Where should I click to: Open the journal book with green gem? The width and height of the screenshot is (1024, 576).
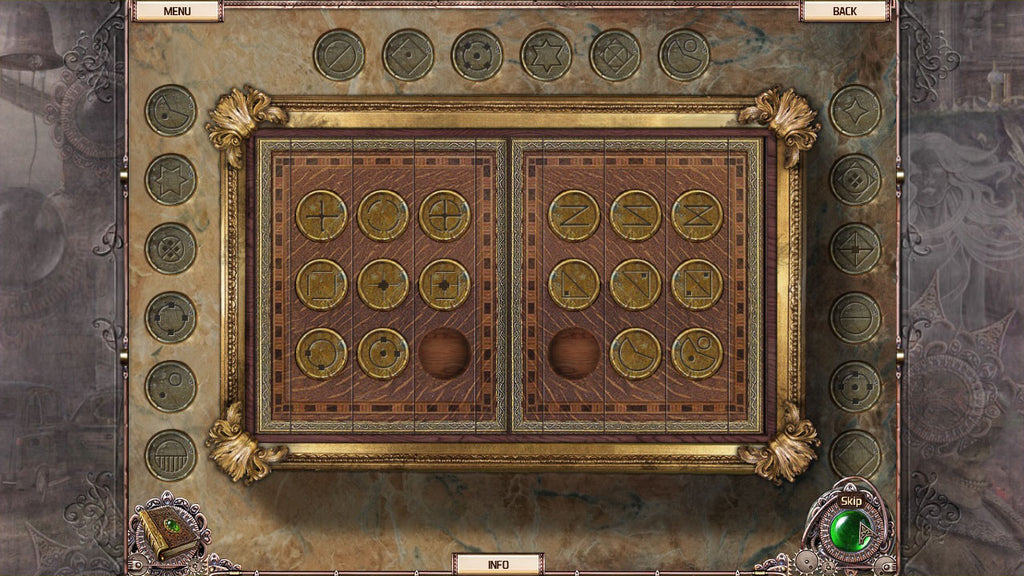pos(168,530)
